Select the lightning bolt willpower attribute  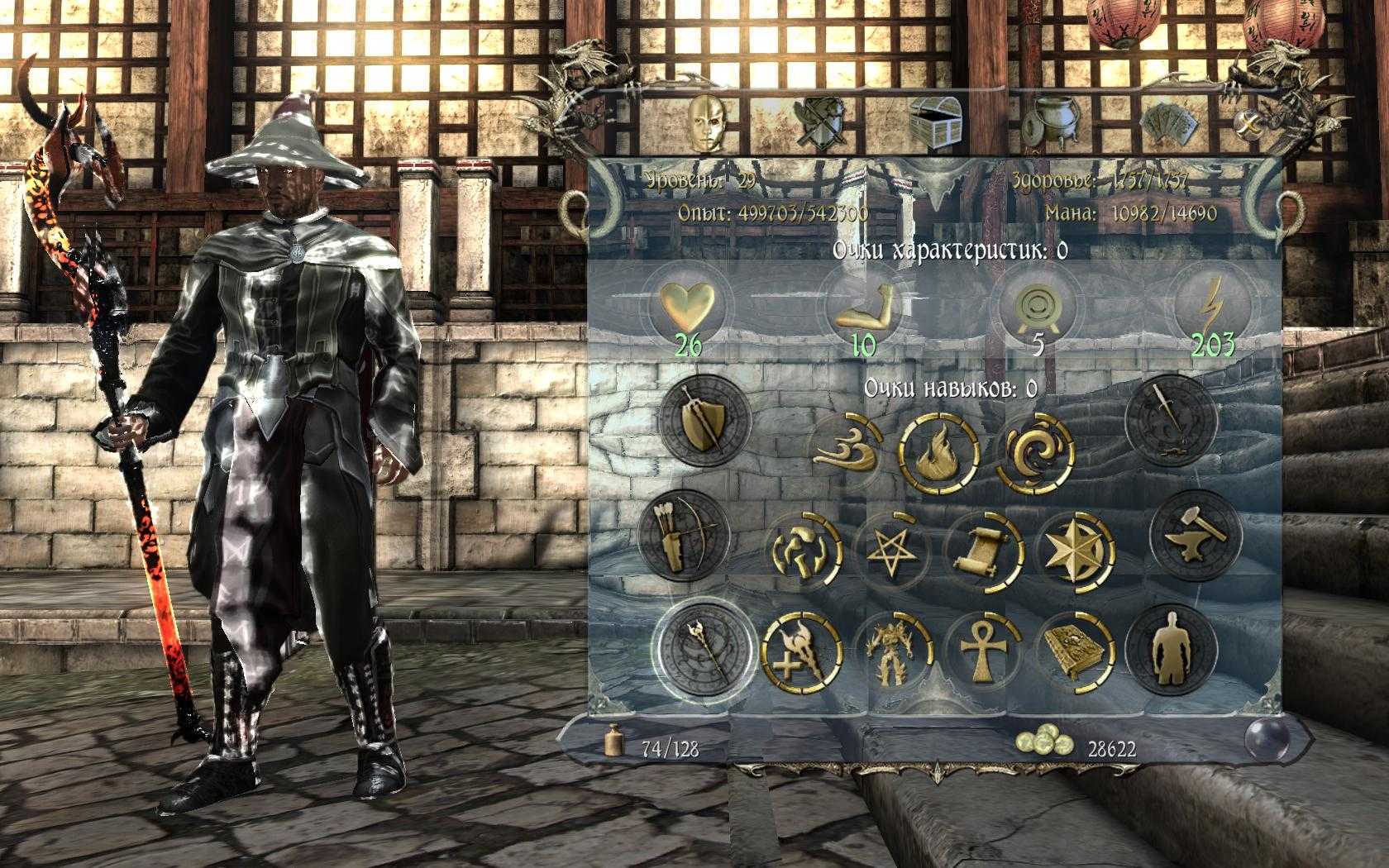point(1211,306)
